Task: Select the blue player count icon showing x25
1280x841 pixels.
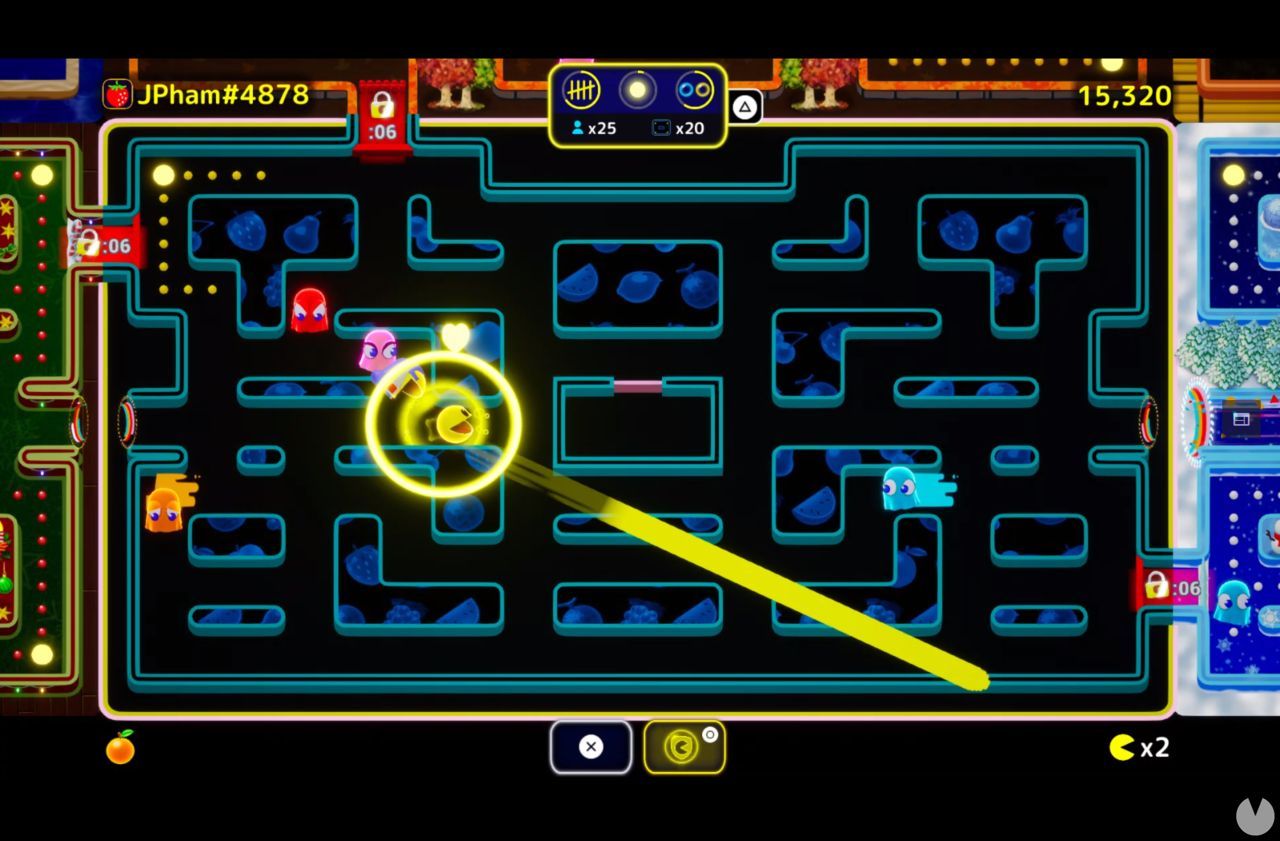Action: [590, 127]
